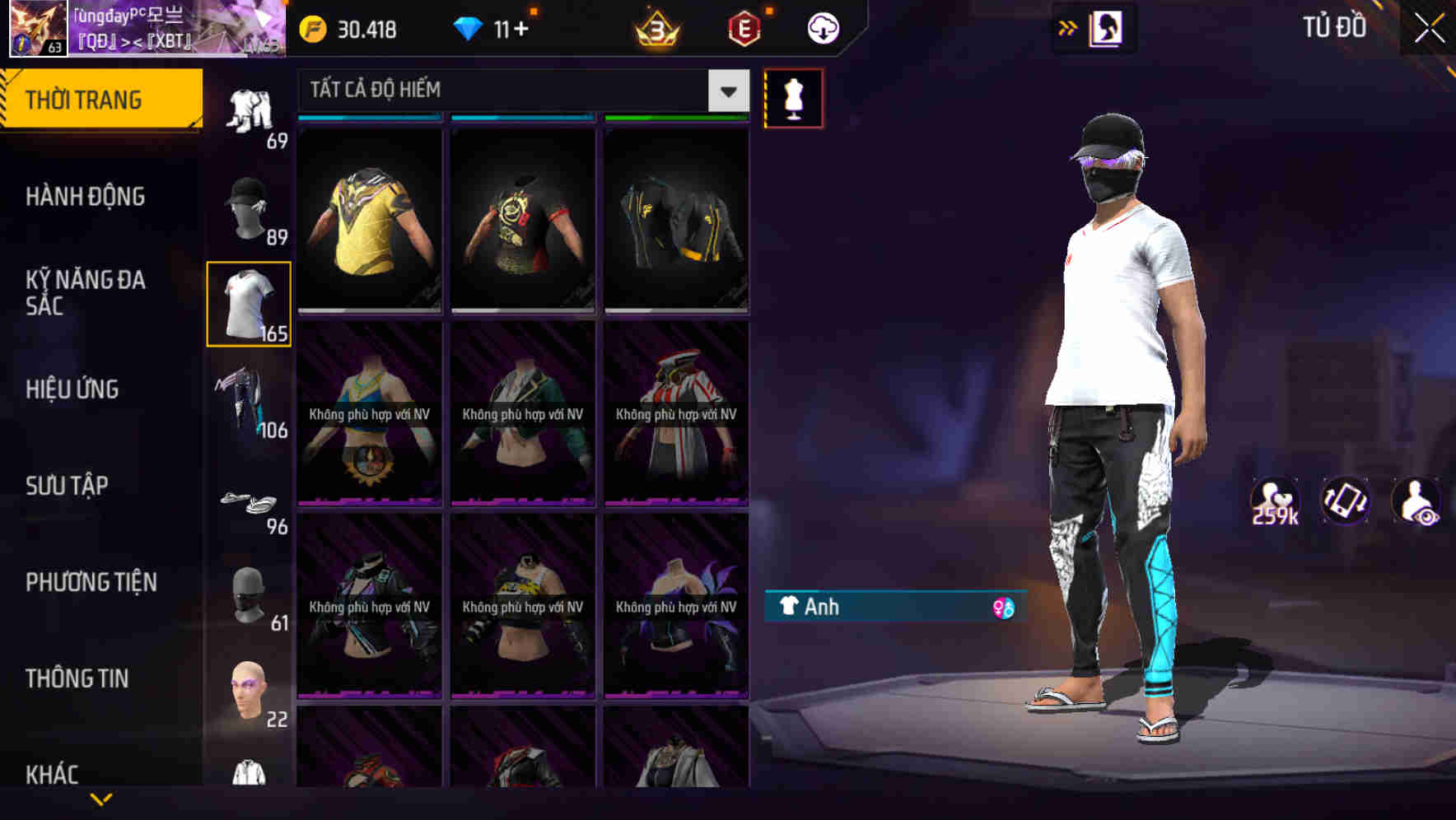Select the mannequin outfit preset icon
Viewport: 1456px width, 820px height.
[793, 97]
